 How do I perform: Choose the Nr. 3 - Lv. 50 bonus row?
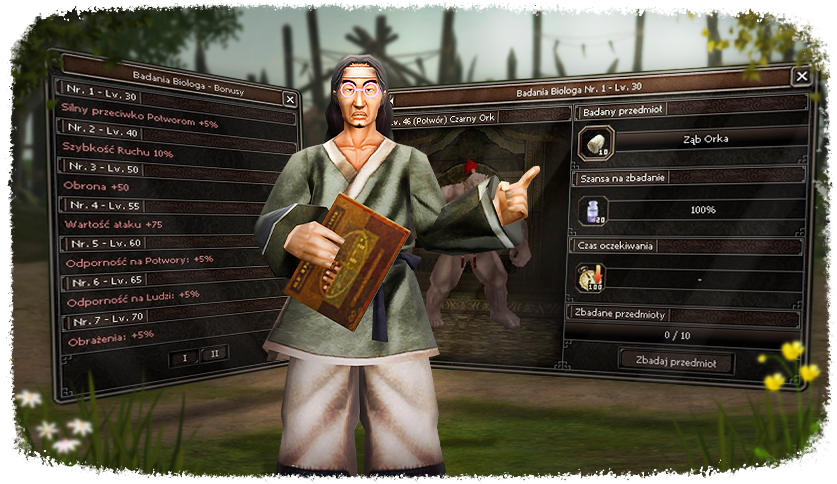coord(101,167)
